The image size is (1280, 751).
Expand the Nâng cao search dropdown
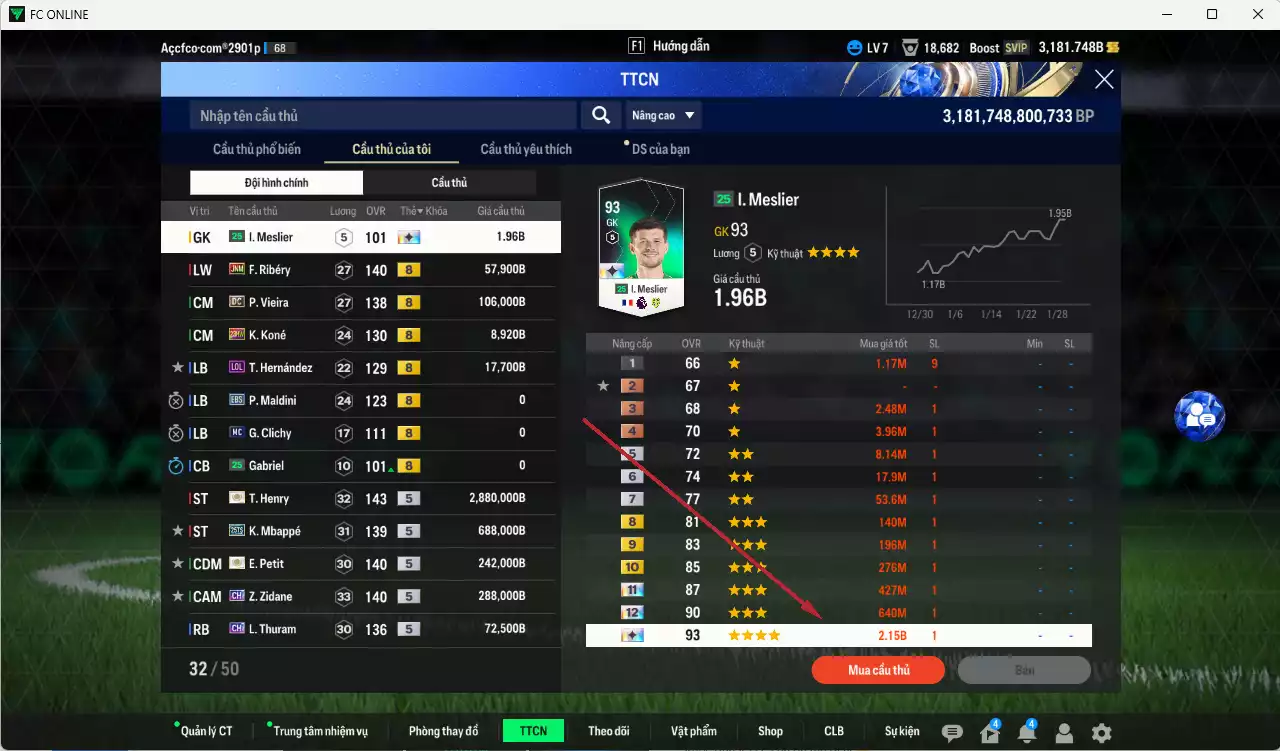tap(663, 115)
